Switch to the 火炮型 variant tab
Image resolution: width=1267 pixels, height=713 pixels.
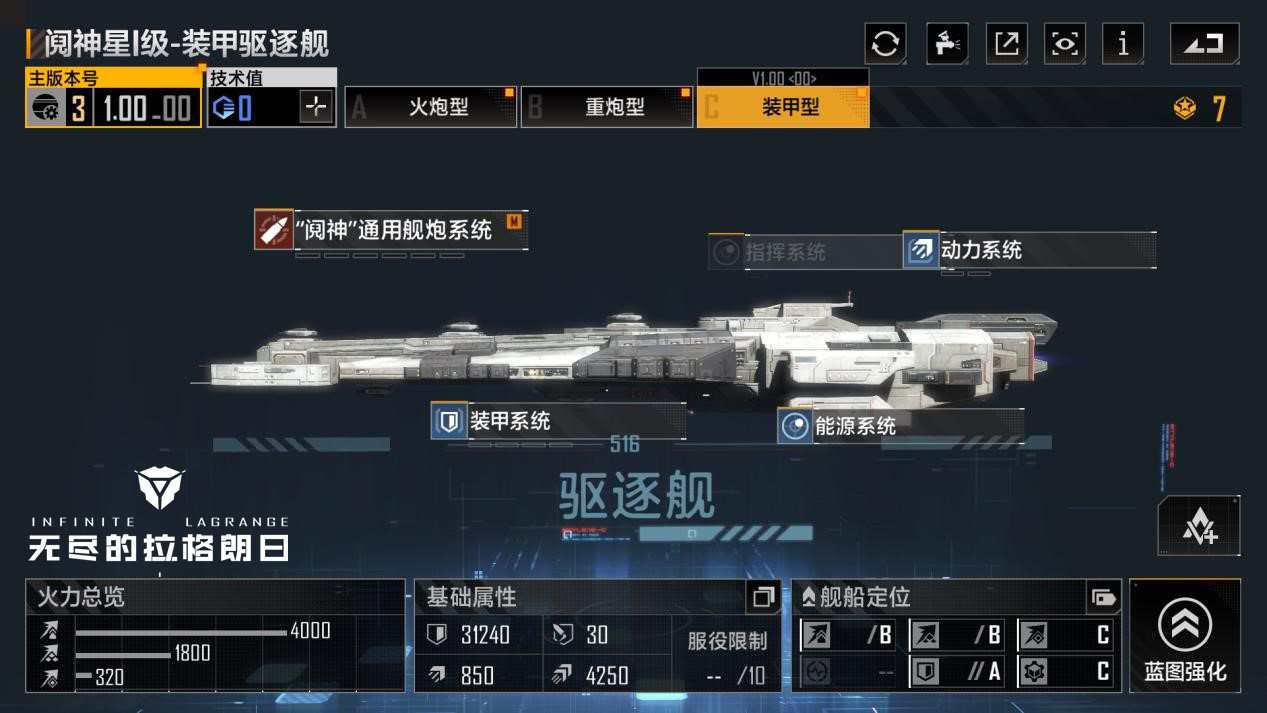click(431, 107)
